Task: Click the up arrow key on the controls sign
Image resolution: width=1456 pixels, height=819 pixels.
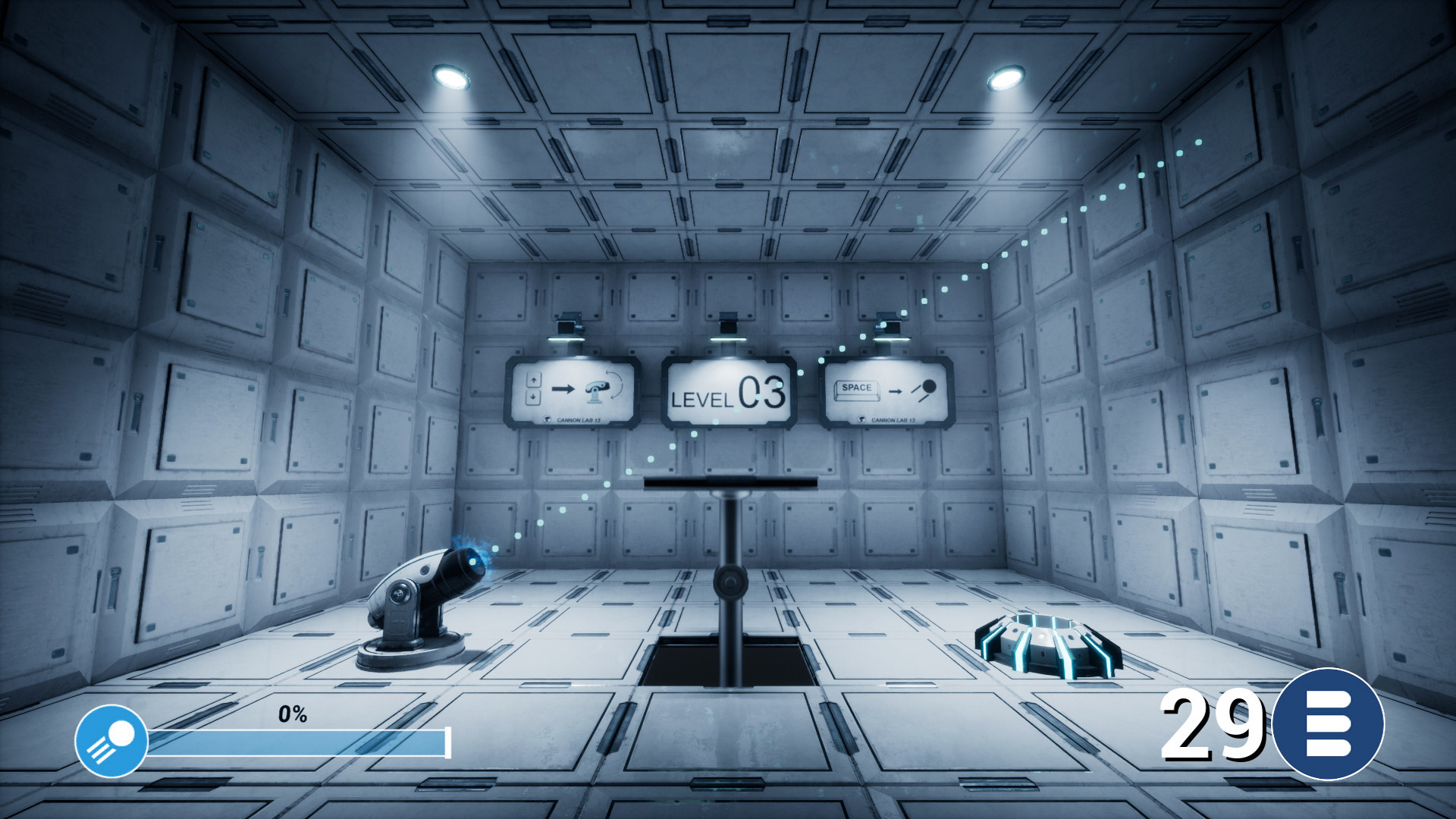Action: (x=533, y=380)
